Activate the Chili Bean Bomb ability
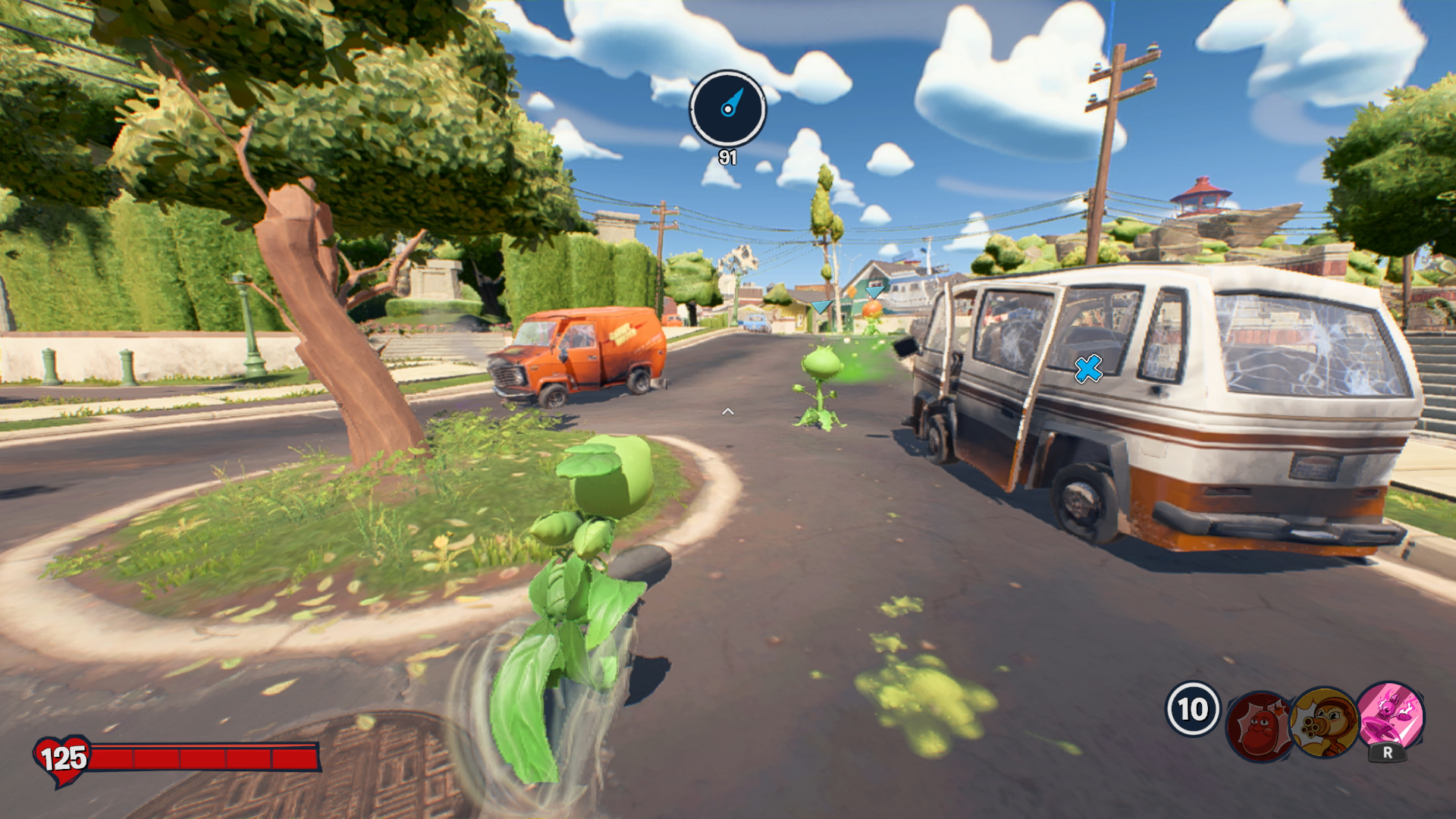1456x819 pixels. (x=1259, y=726)
